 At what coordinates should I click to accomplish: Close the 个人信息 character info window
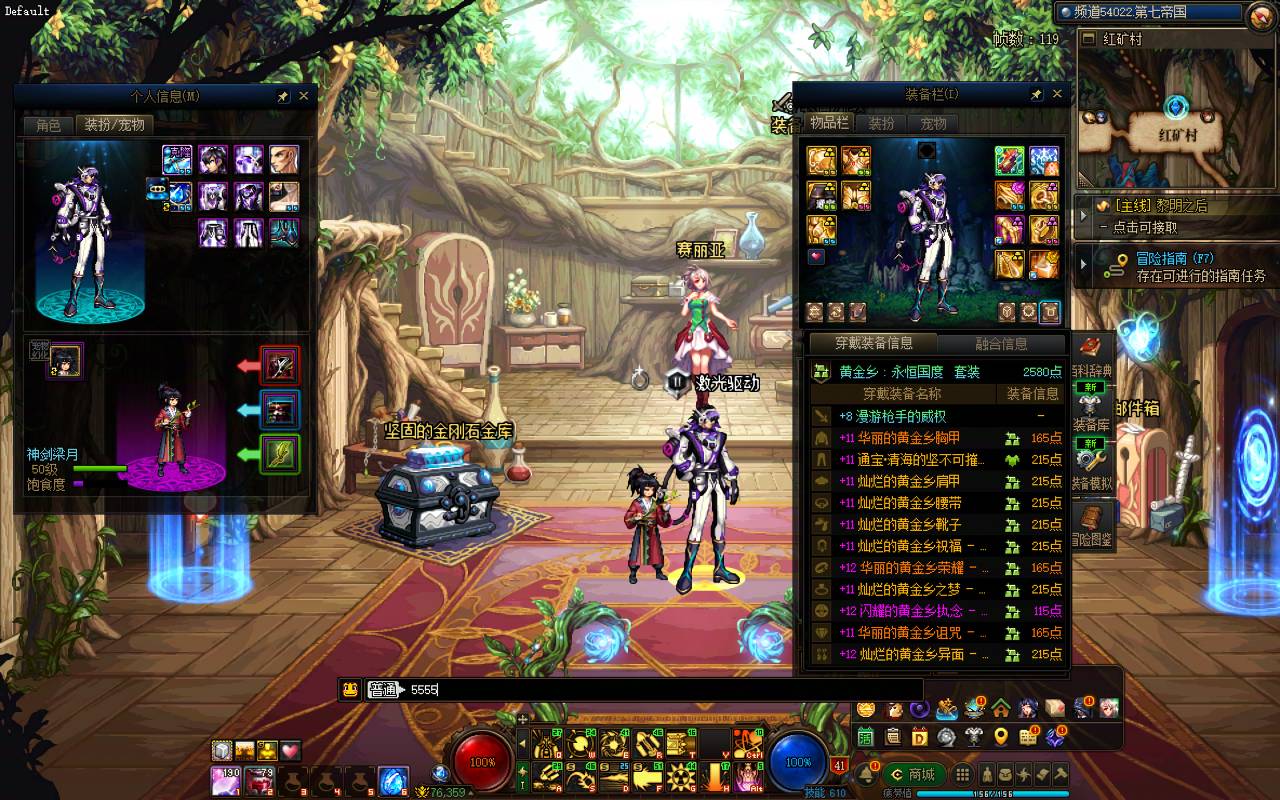(x=303, y=96)
